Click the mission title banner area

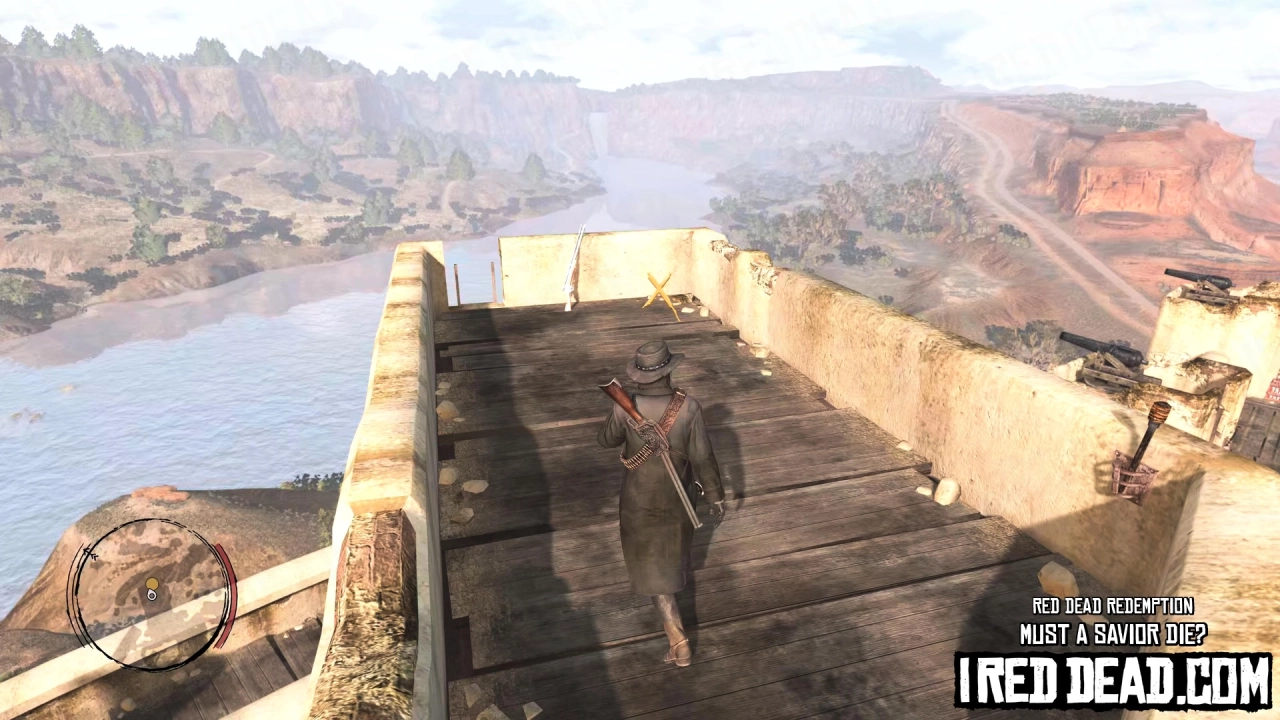click(1112, 618)
